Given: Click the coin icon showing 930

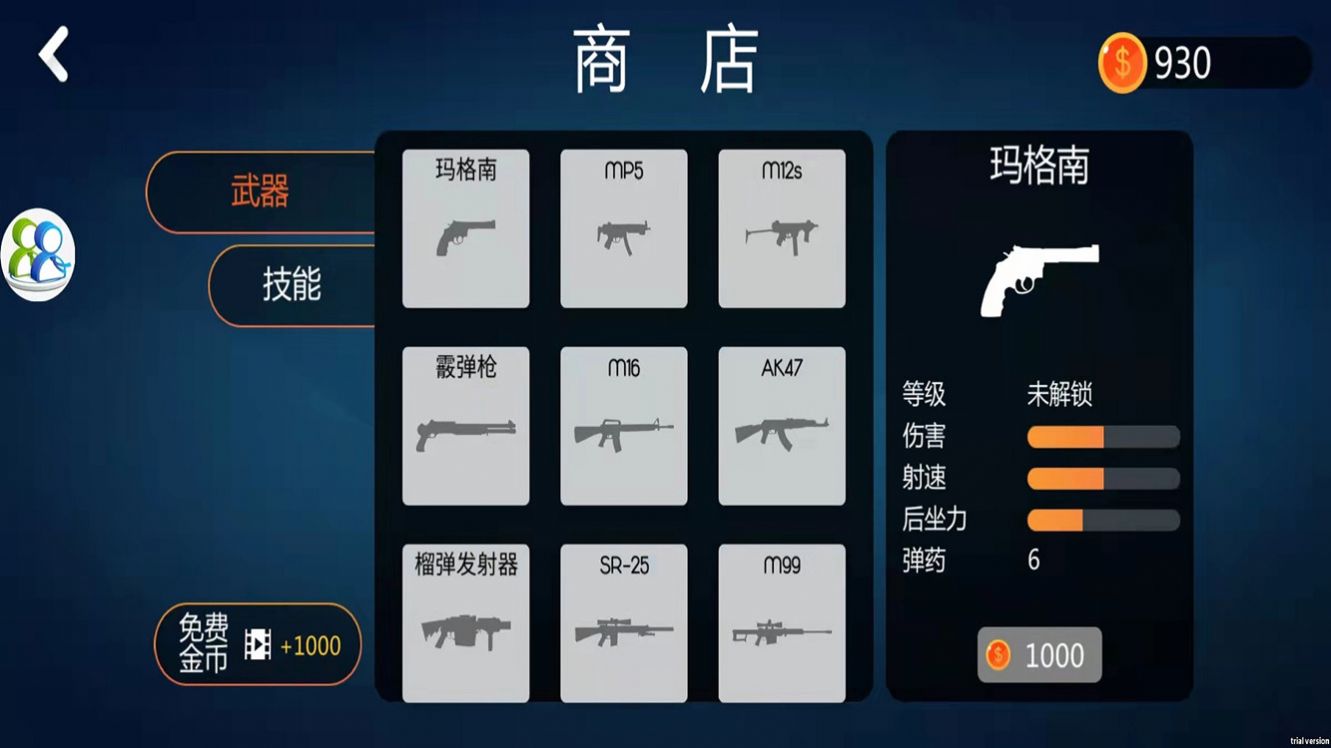Looking at the screenshot, I should pyautogui.click(x=1122, y=63).
